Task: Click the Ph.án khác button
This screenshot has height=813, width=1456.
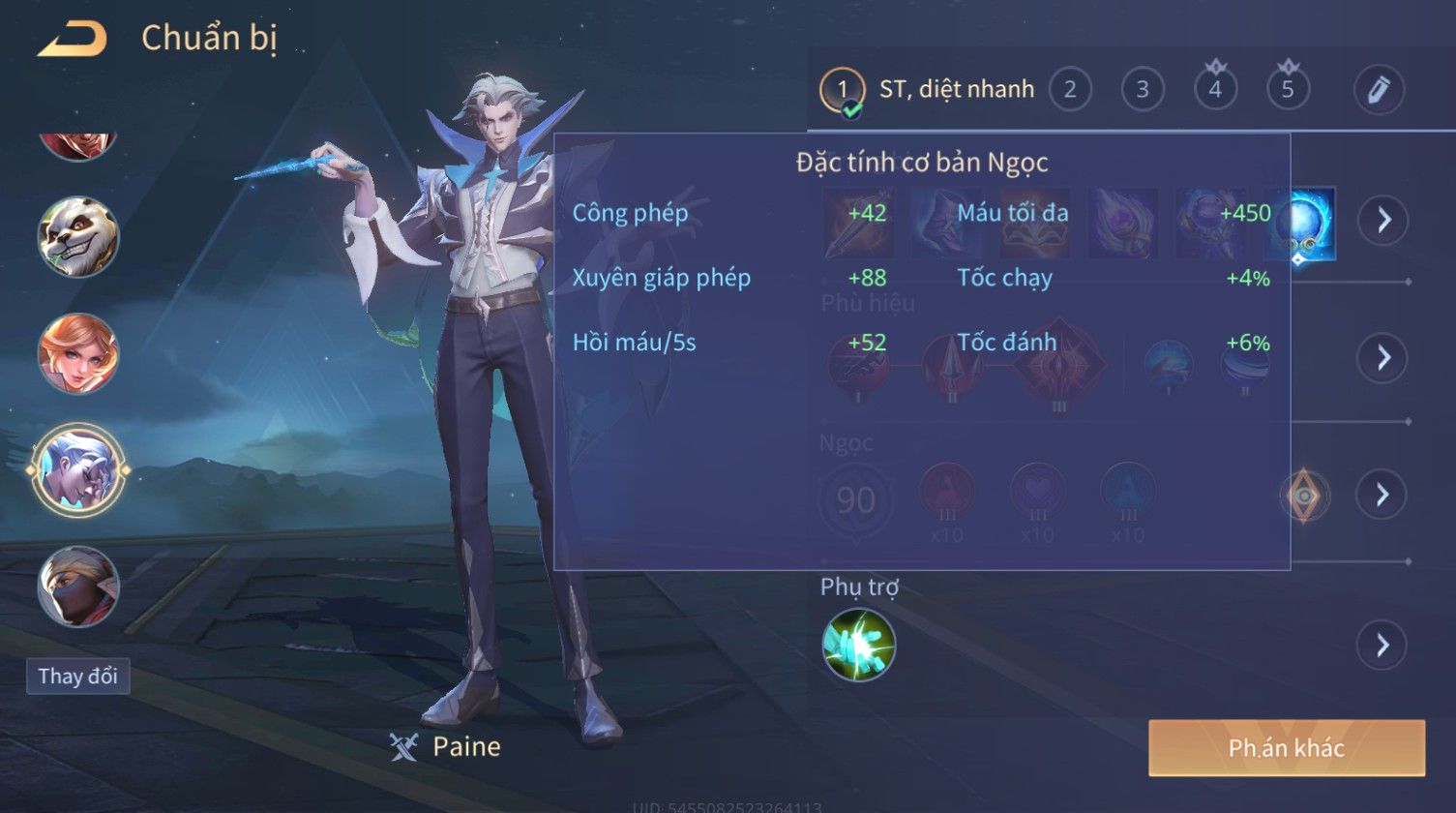Action: click(1286, 747)
